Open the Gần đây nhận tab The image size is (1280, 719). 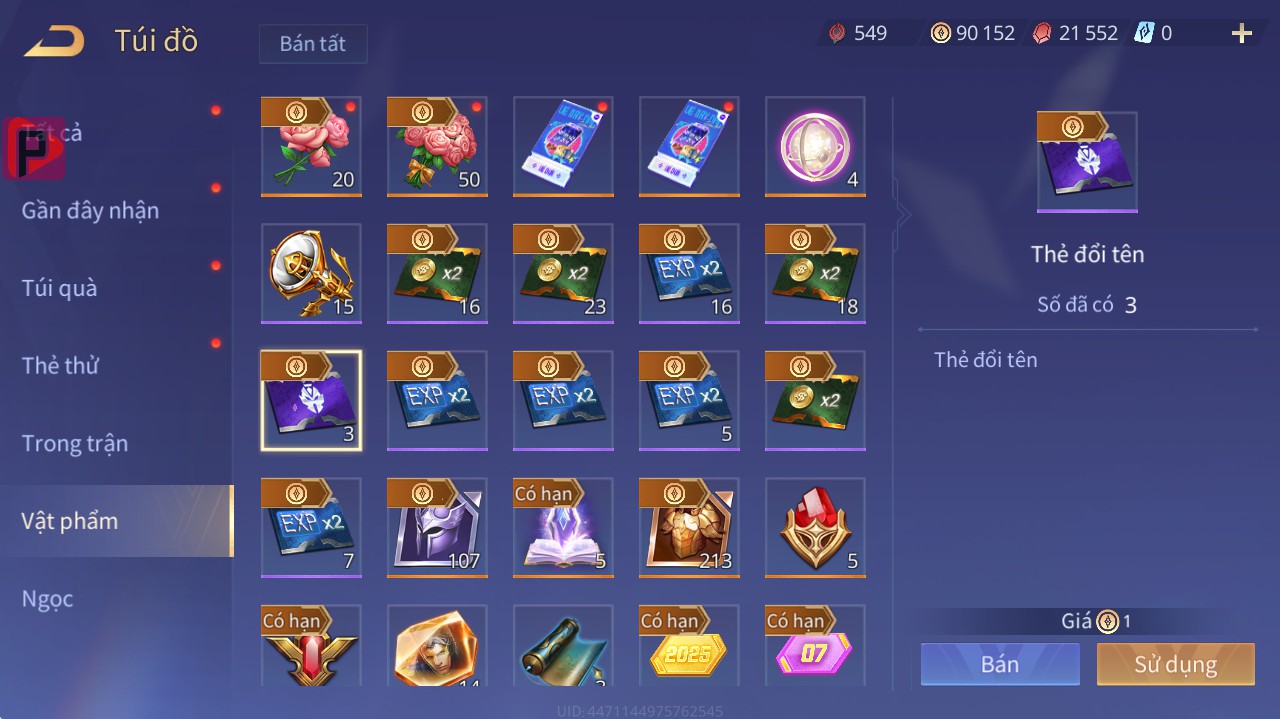click(90, 210)
